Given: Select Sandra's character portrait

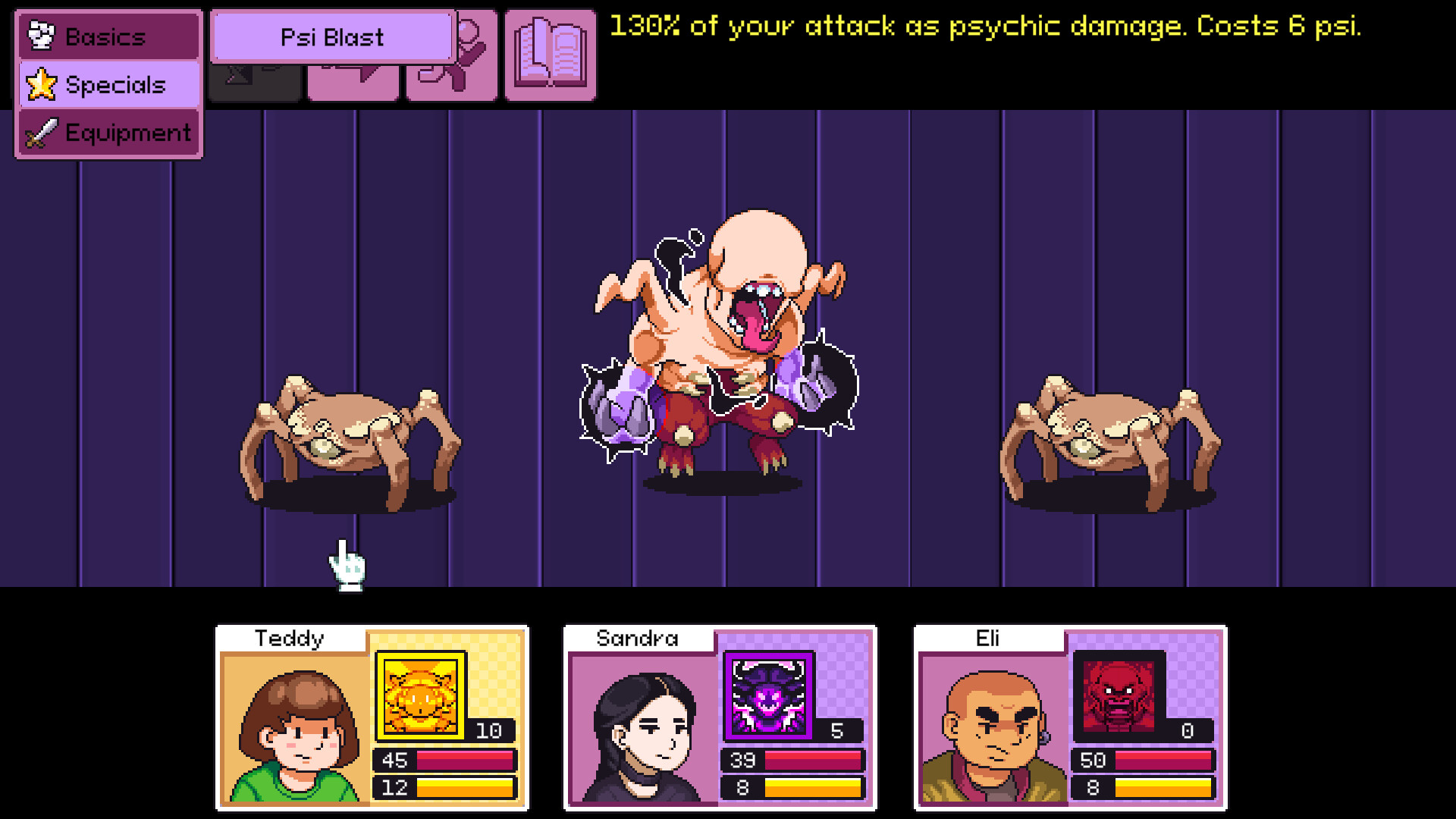Looking at the screenshot, I should tap(645, 728).
